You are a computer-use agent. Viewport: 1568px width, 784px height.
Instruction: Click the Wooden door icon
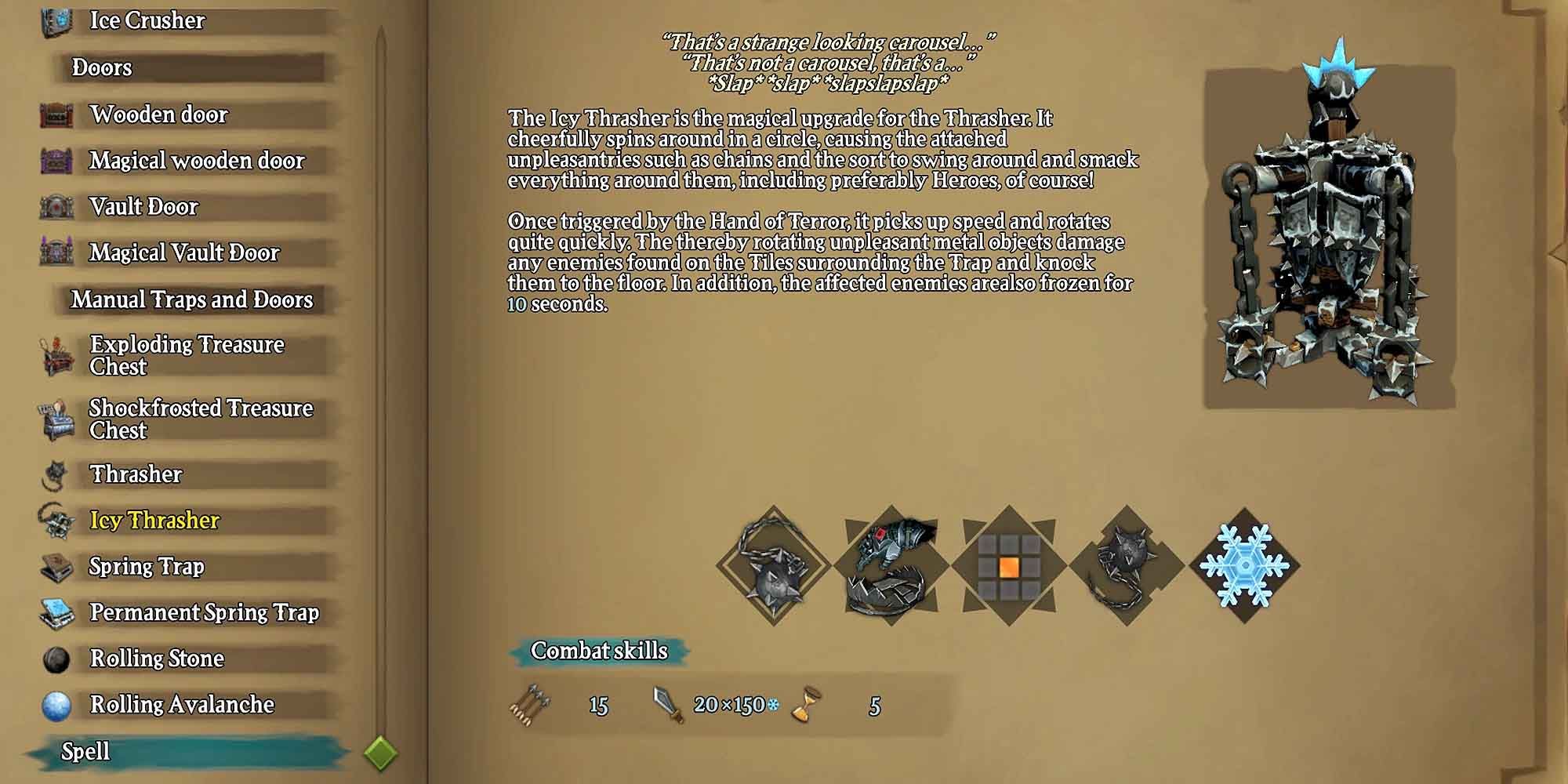click(53, 114)
